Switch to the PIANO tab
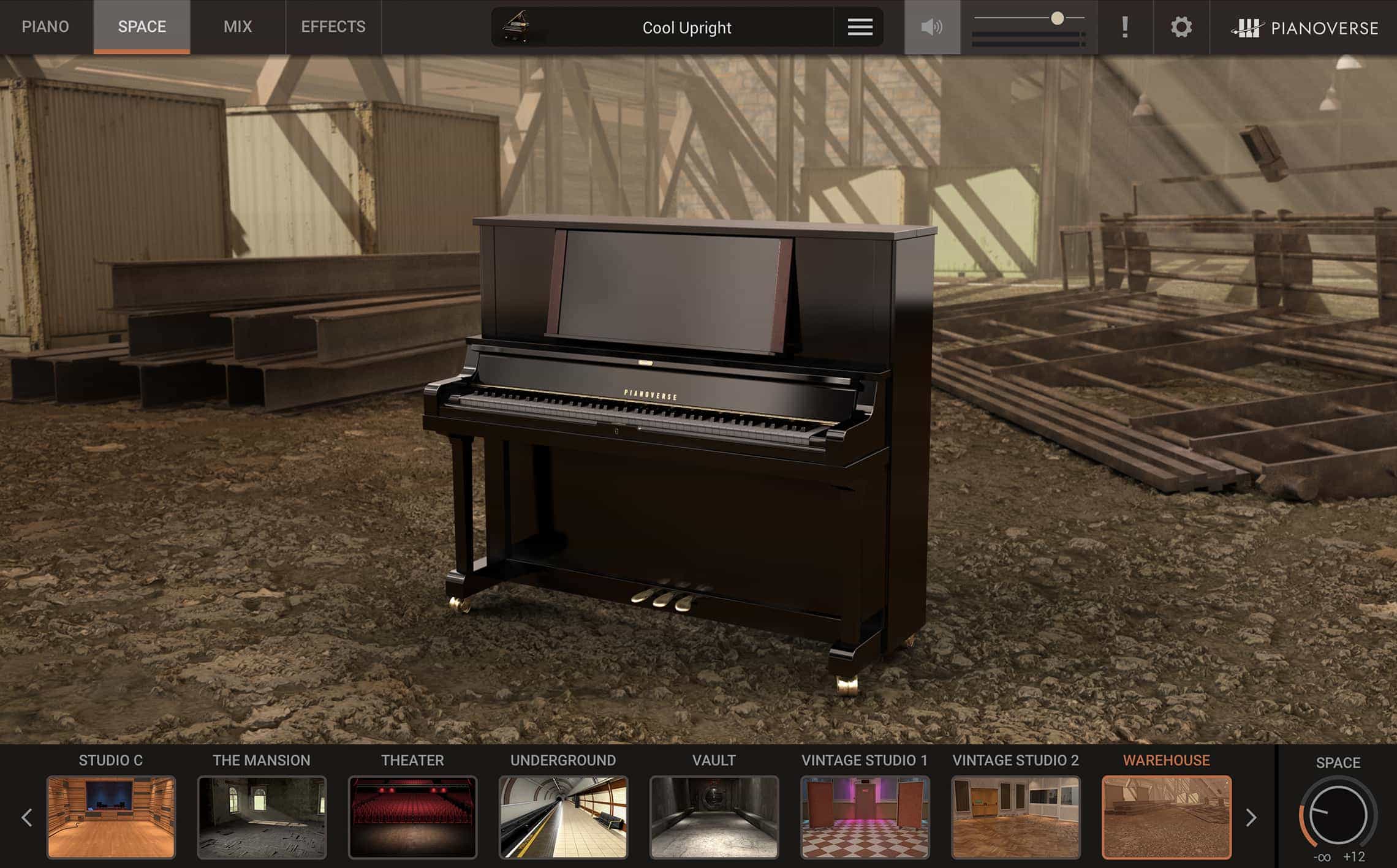Image resolution: width=1397 pixels, height=868 pixels. coord(45,27)
